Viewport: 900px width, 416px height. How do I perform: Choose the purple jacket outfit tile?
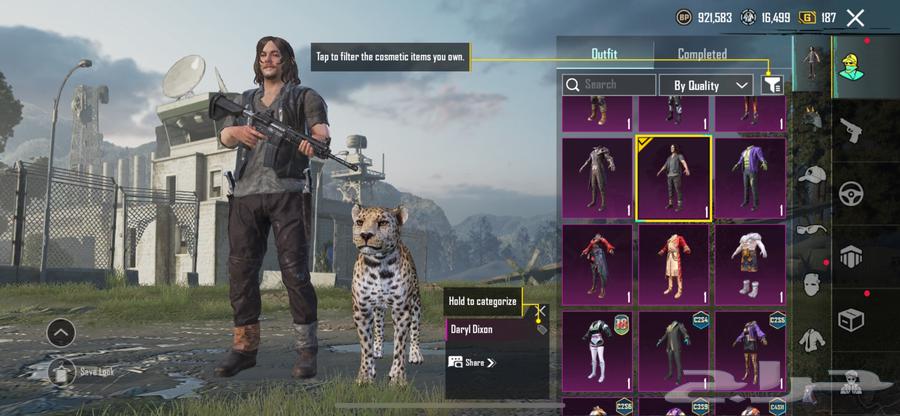pos(749,177)
